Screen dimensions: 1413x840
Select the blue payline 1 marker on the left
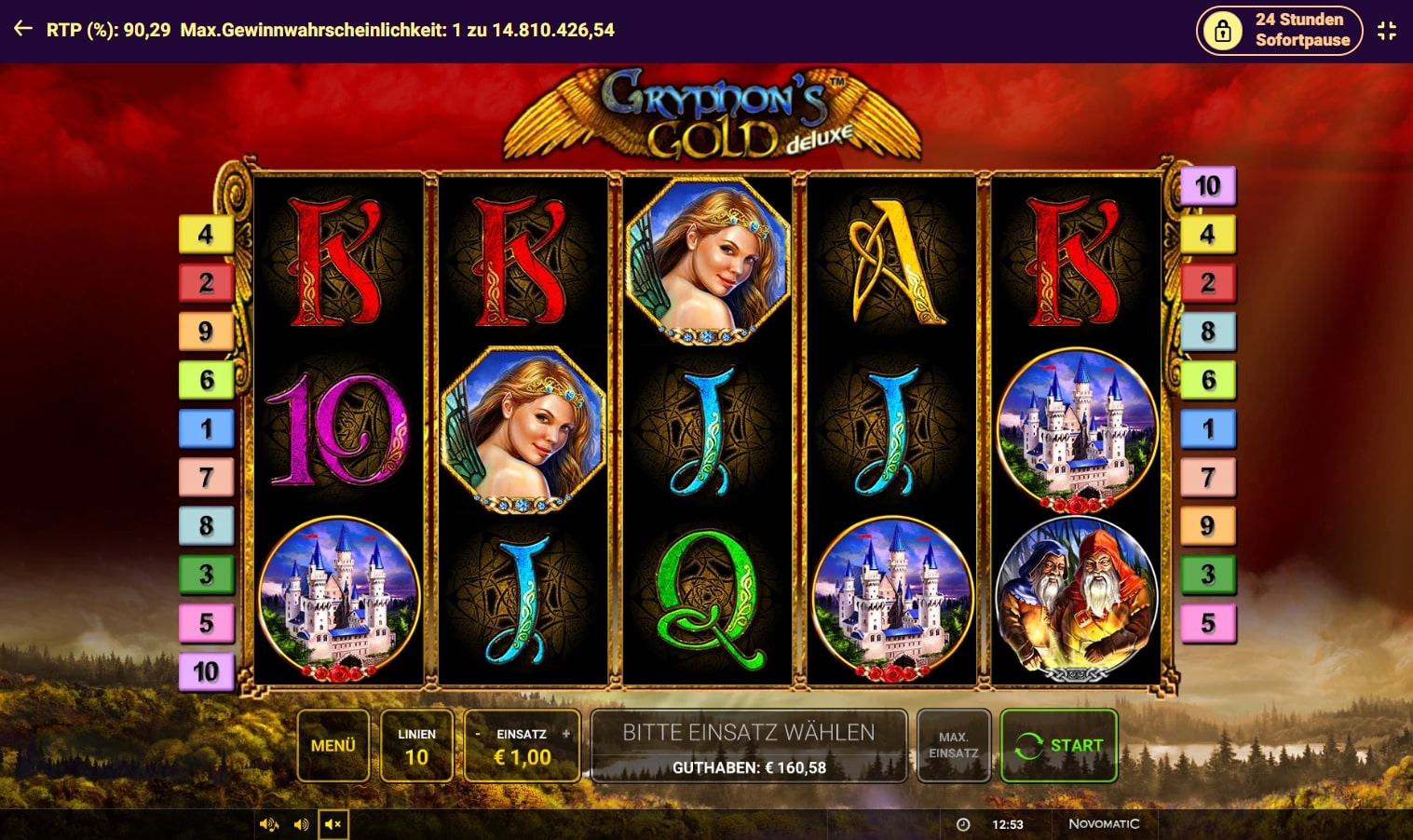point(206,428)
